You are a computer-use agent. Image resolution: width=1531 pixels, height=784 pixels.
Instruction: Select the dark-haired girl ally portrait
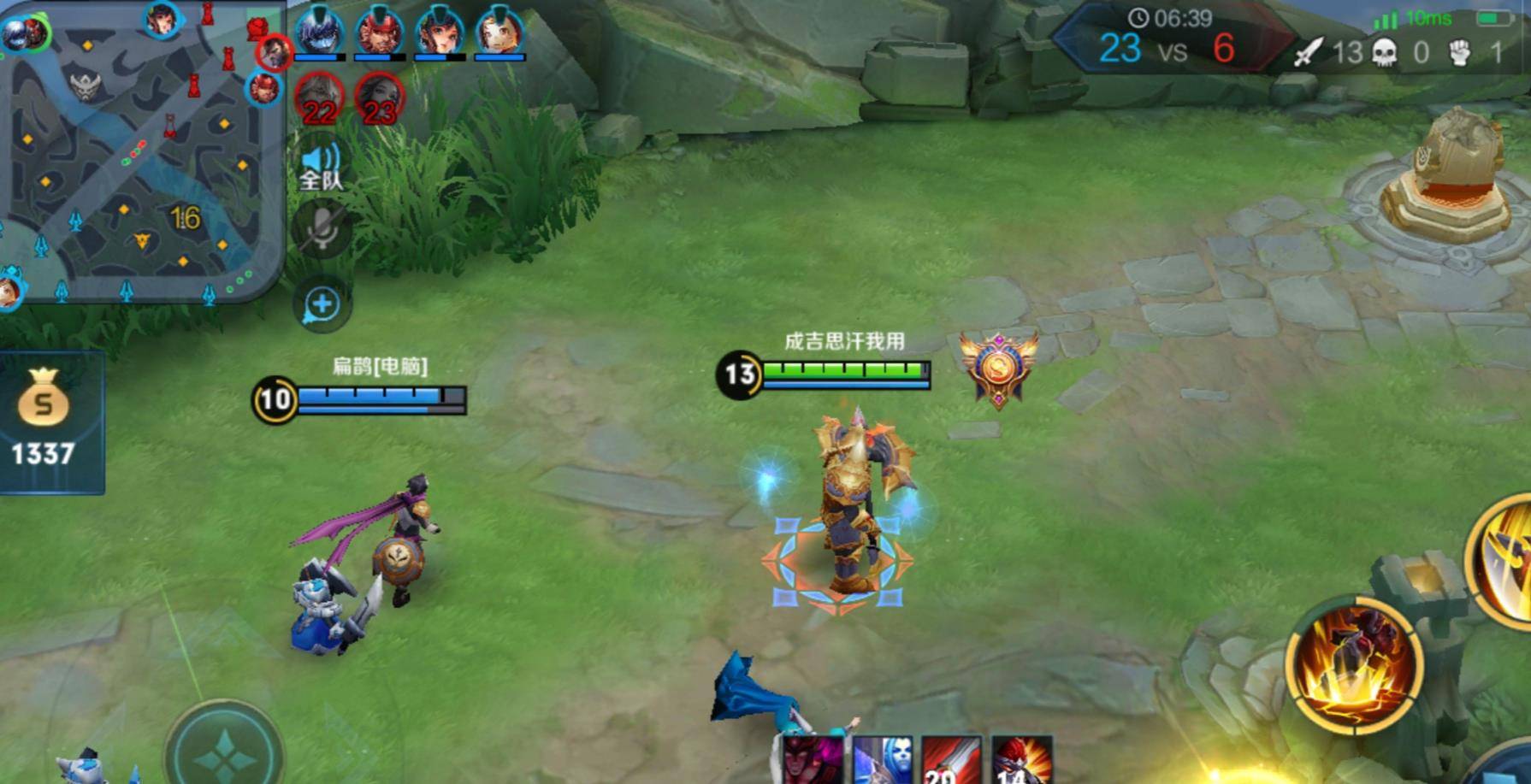[440, 32]
